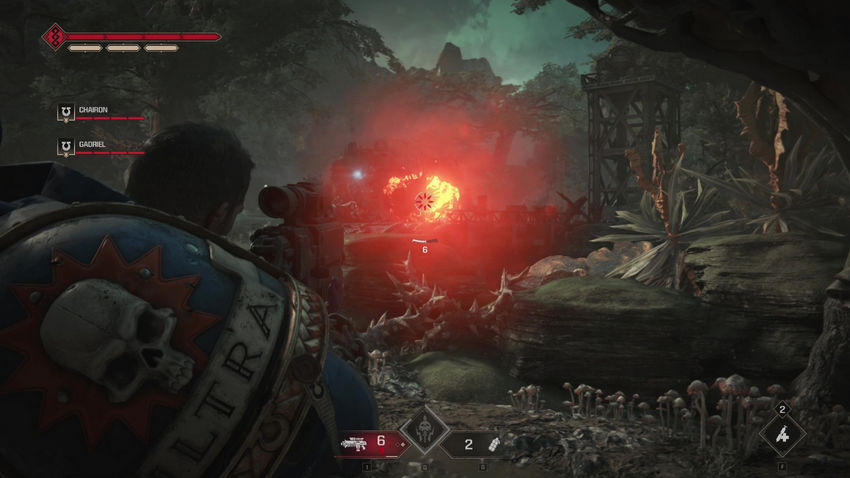Screen dimensions: 850x478
Task: Select the bolt rifle weapon slot
Action: tap(367, 441)
